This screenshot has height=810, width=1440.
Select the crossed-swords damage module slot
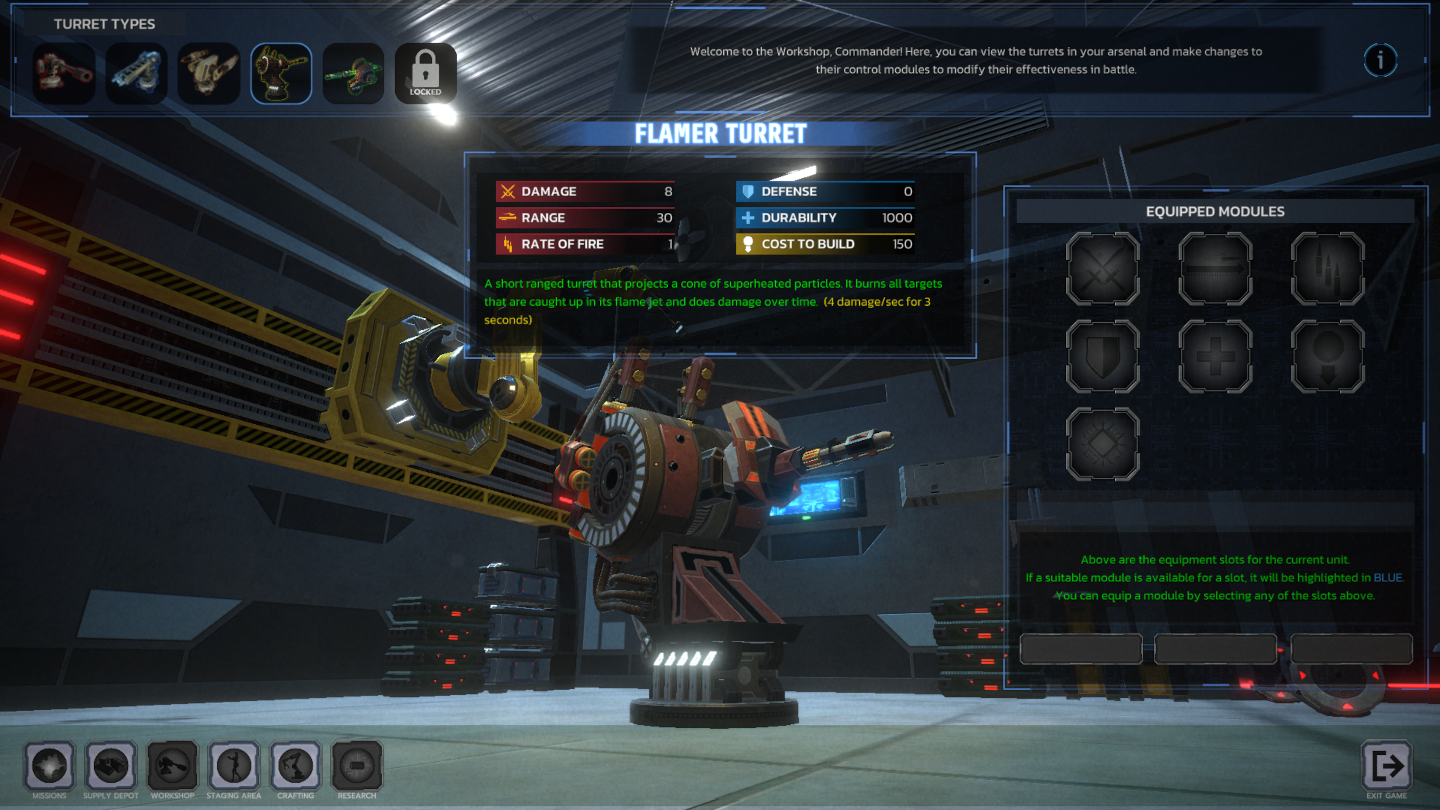point(1103,270)
